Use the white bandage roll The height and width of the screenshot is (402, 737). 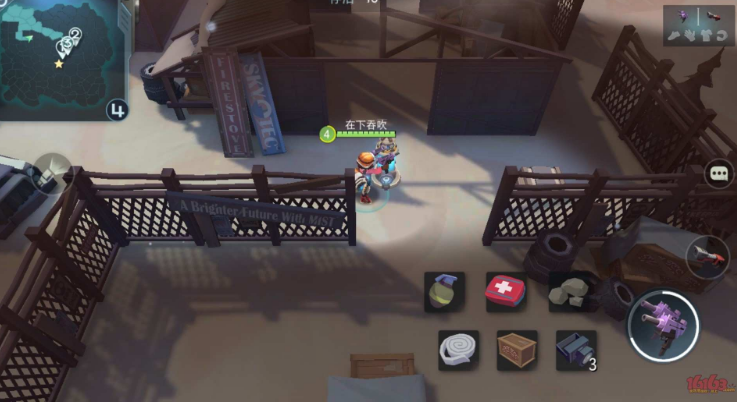pos(458,350)
